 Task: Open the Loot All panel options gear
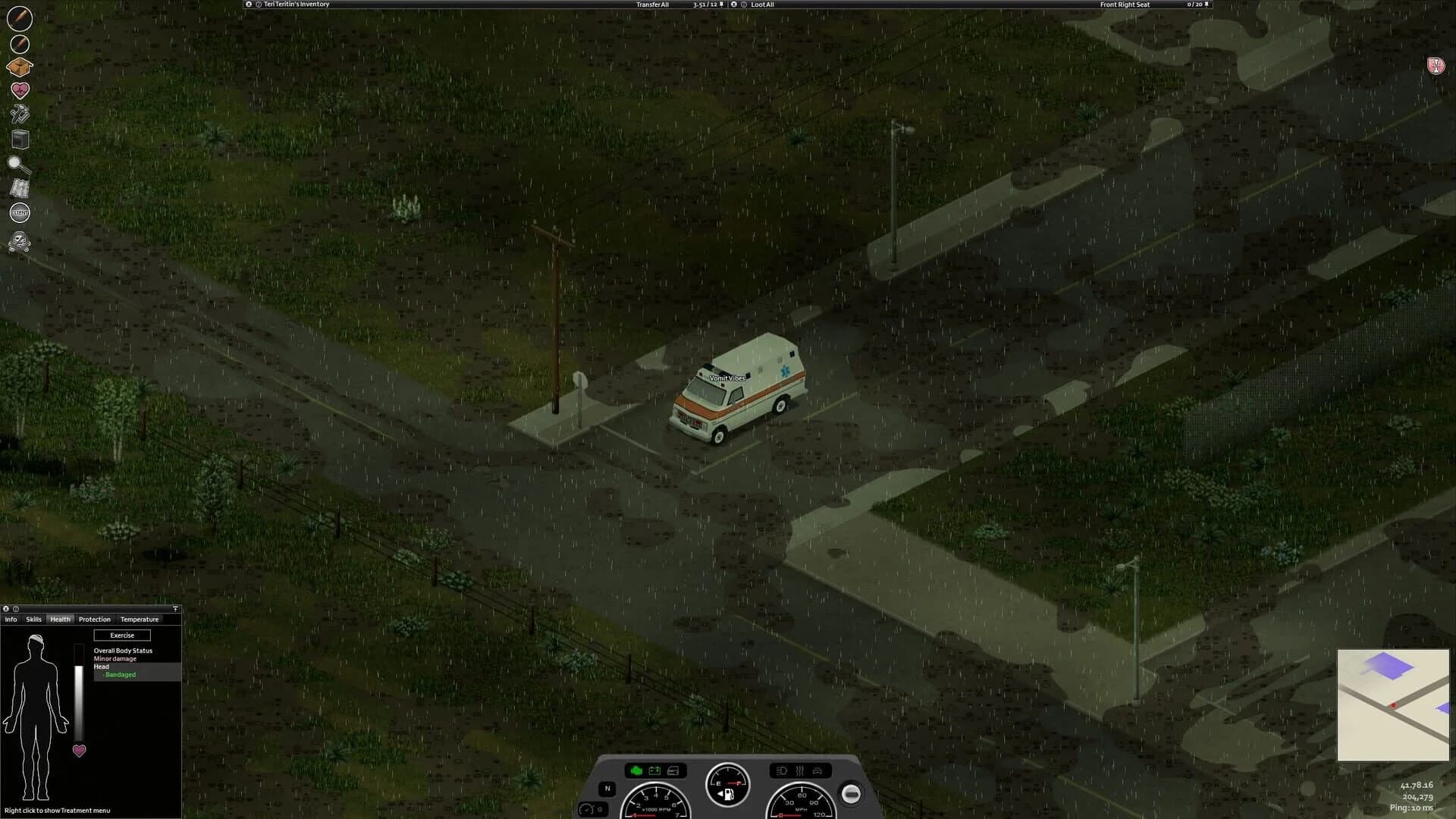[x=733, y=4]
